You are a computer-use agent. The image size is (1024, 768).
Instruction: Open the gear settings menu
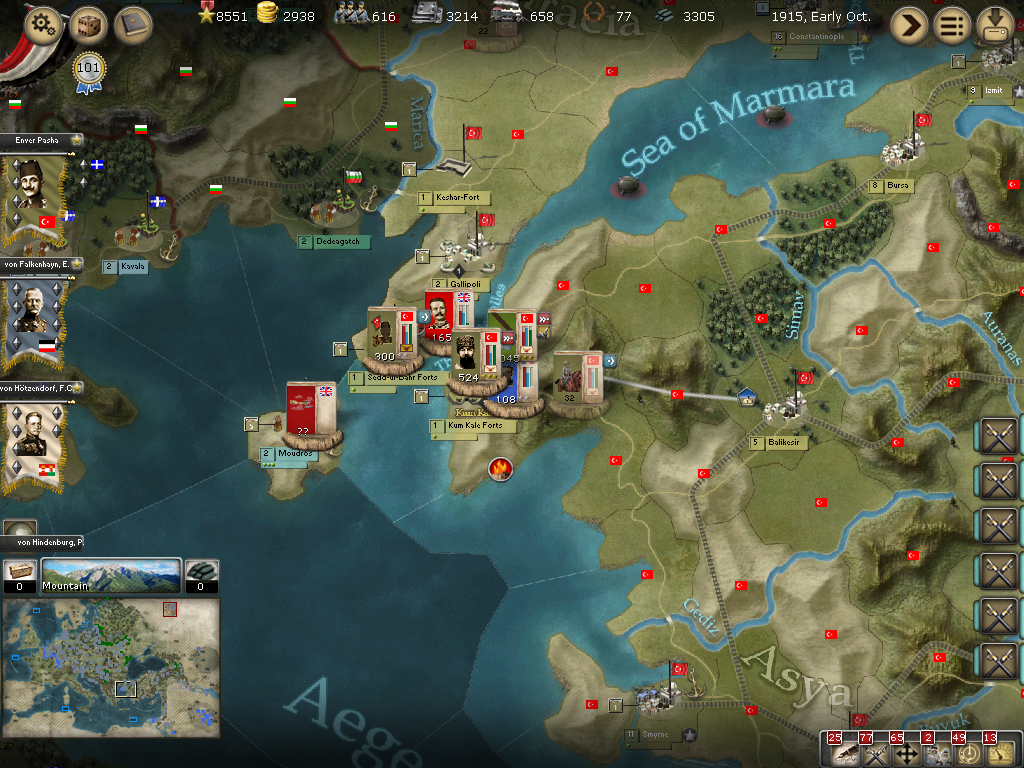tap(43, 25)
